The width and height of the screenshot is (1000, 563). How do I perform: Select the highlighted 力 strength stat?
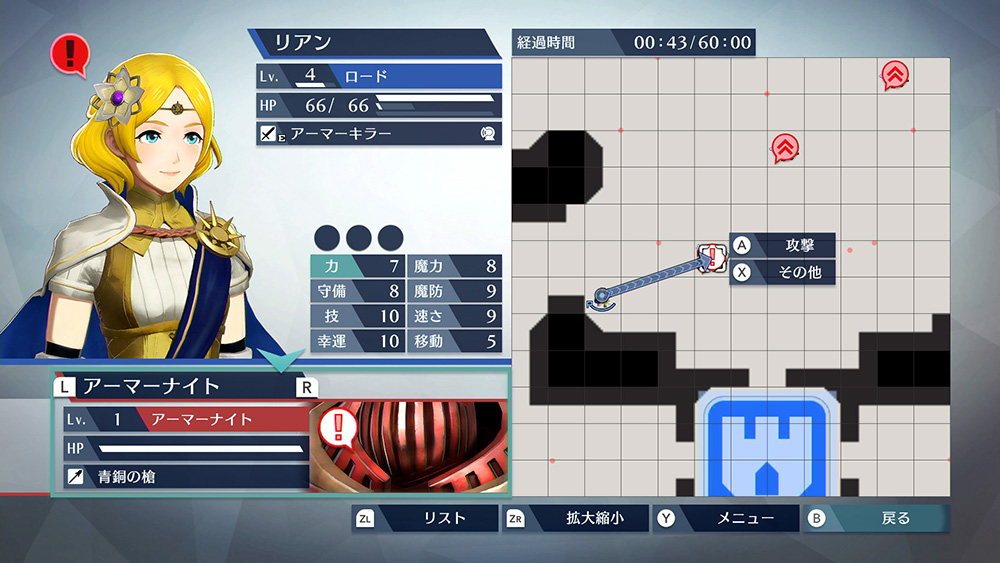click(358, 266)
